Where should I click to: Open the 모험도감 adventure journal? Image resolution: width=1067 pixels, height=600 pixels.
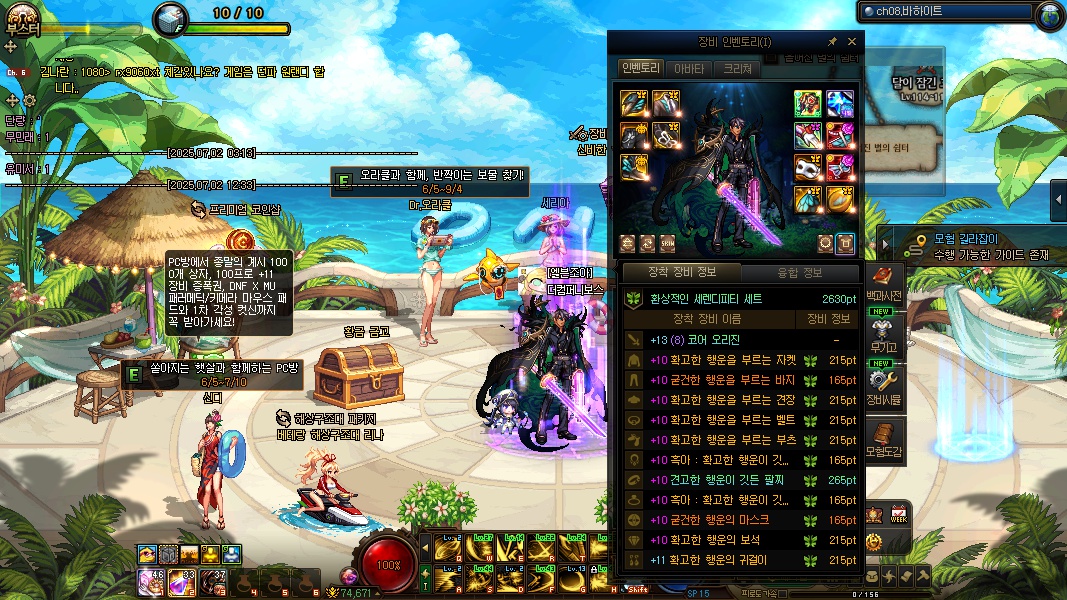tap(883, 438)
